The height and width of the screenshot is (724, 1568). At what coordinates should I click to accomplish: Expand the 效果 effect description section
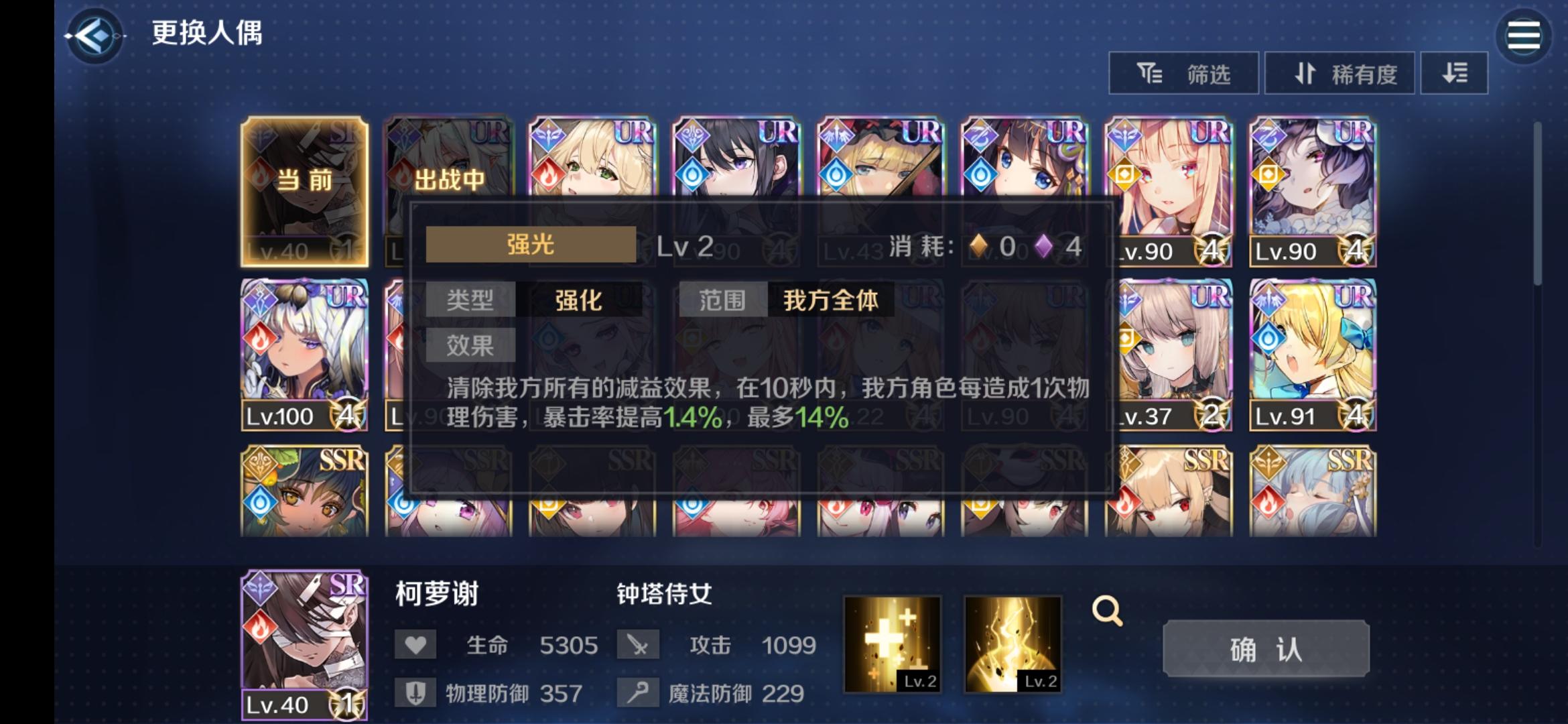pos(470,346)
